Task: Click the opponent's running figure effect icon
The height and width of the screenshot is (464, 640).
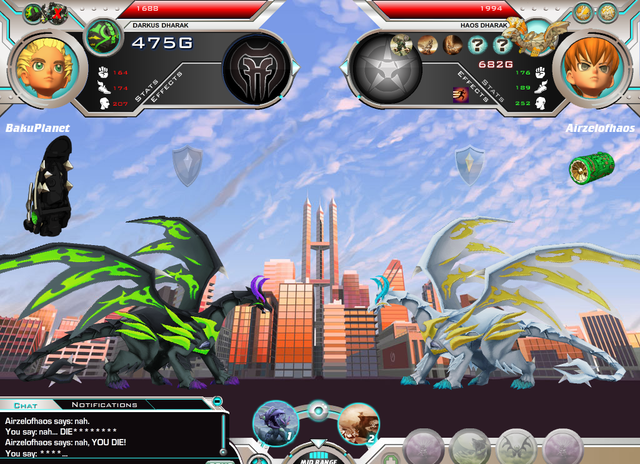Action: click(461, 94)
